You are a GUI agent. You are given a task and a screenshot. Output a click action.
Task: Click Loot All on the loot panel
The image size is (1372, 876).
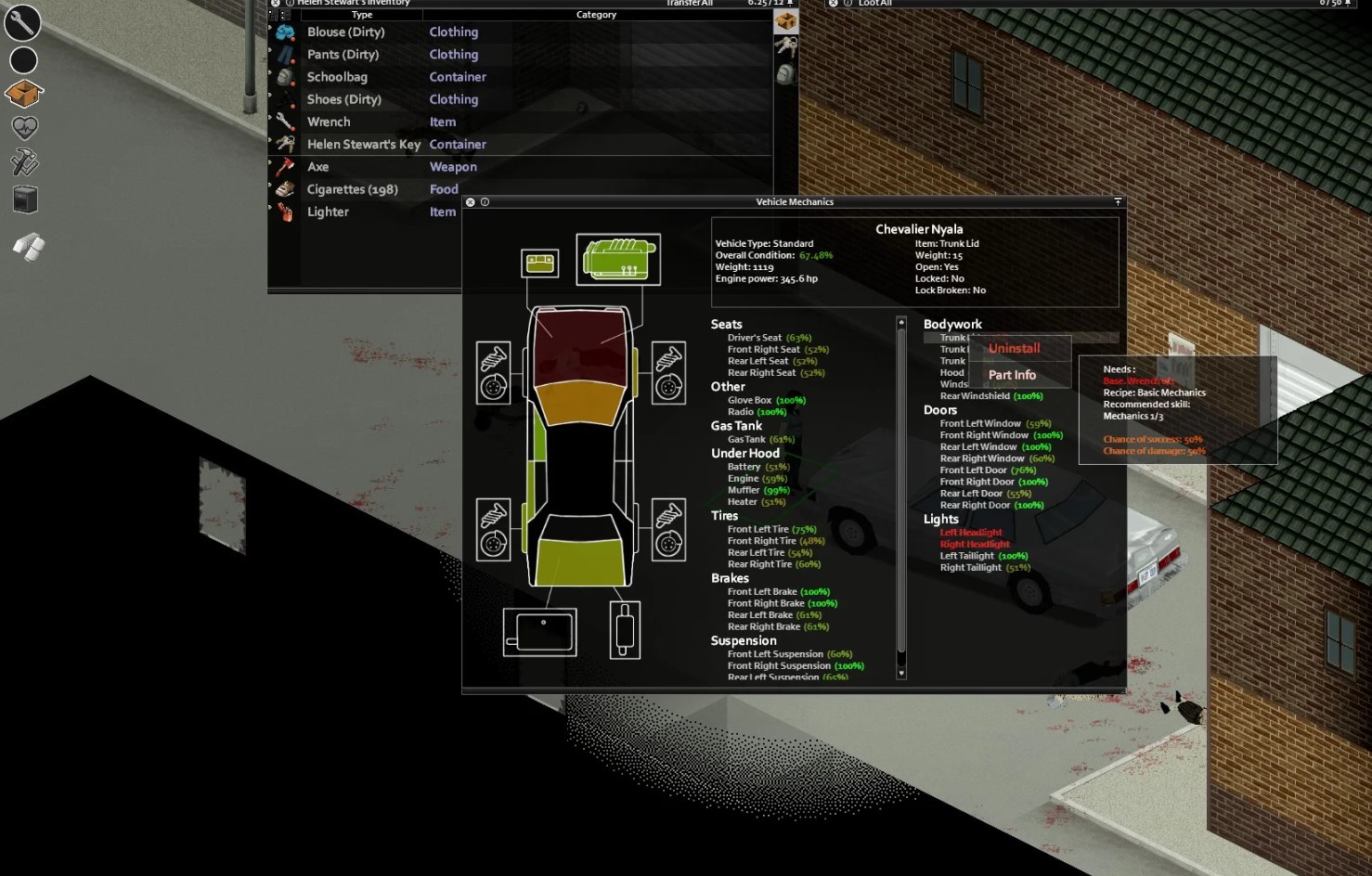(x=877, y=3)
